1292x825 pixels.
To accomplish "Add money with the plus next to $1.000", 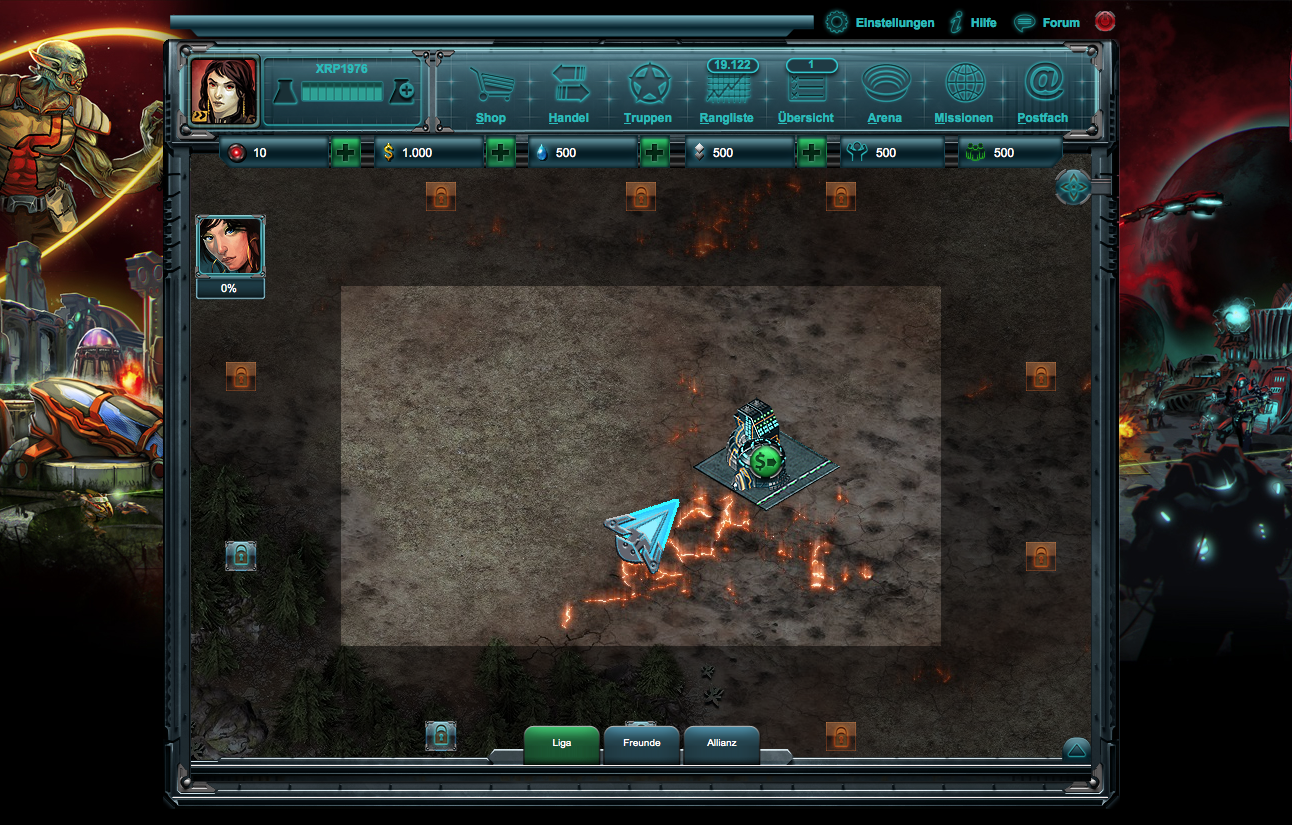I will point(499,152).
